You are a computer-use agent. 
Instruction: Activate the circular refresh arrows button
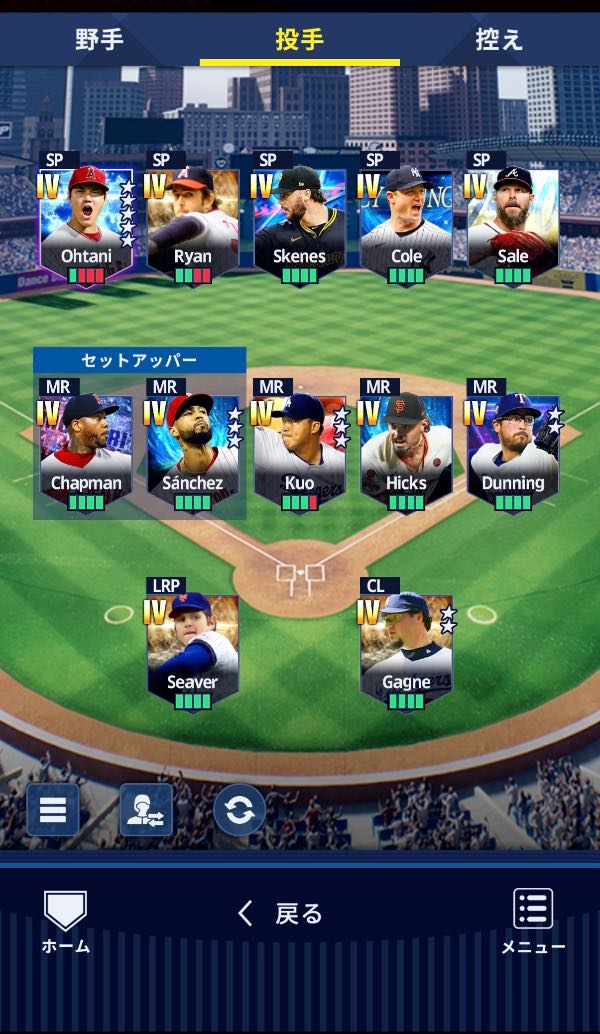[x=239, y=809]
